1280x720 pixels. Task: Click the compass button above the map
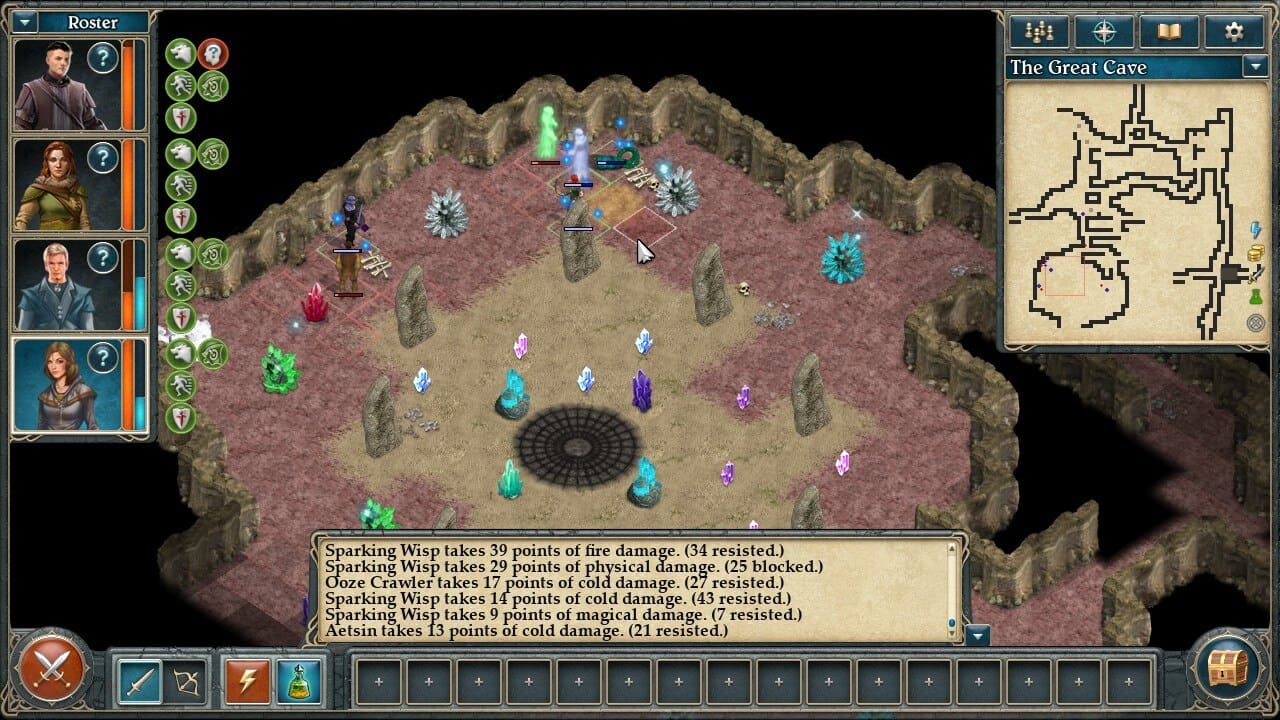[1104, 32]
